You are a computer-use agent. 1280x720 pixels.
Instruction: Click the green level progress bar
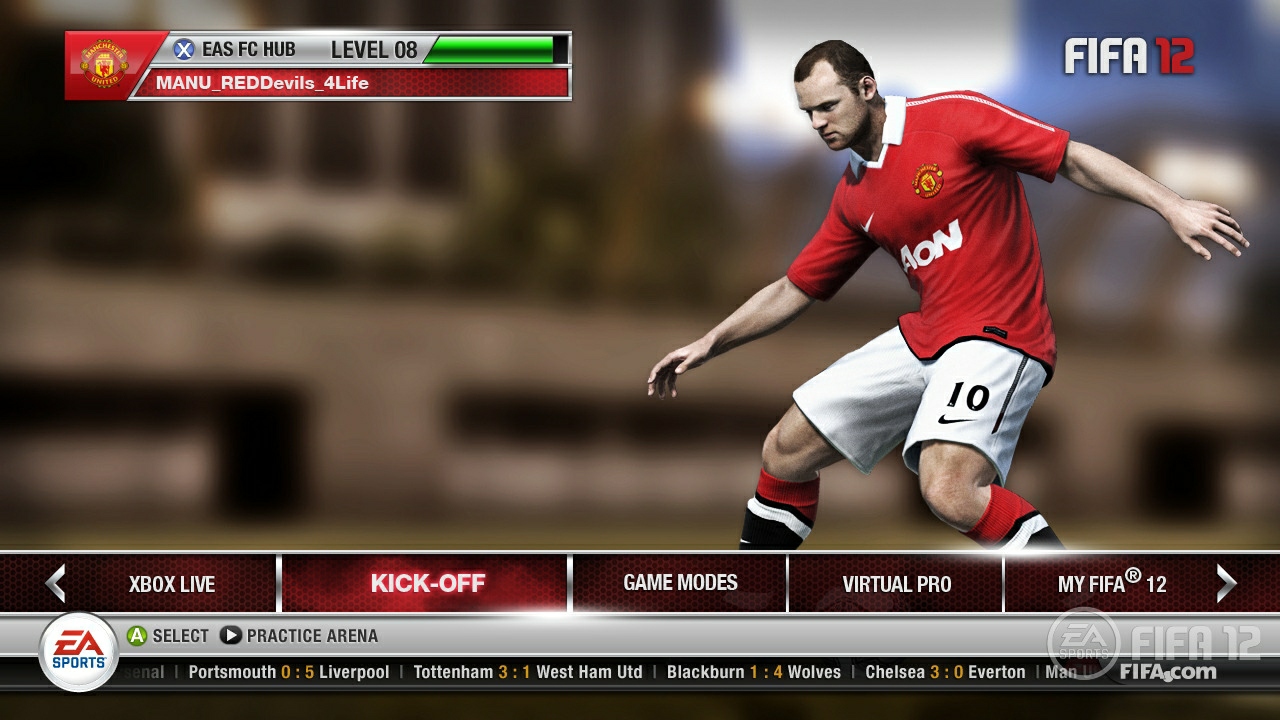pyautogui.click(x=490, y=47)
